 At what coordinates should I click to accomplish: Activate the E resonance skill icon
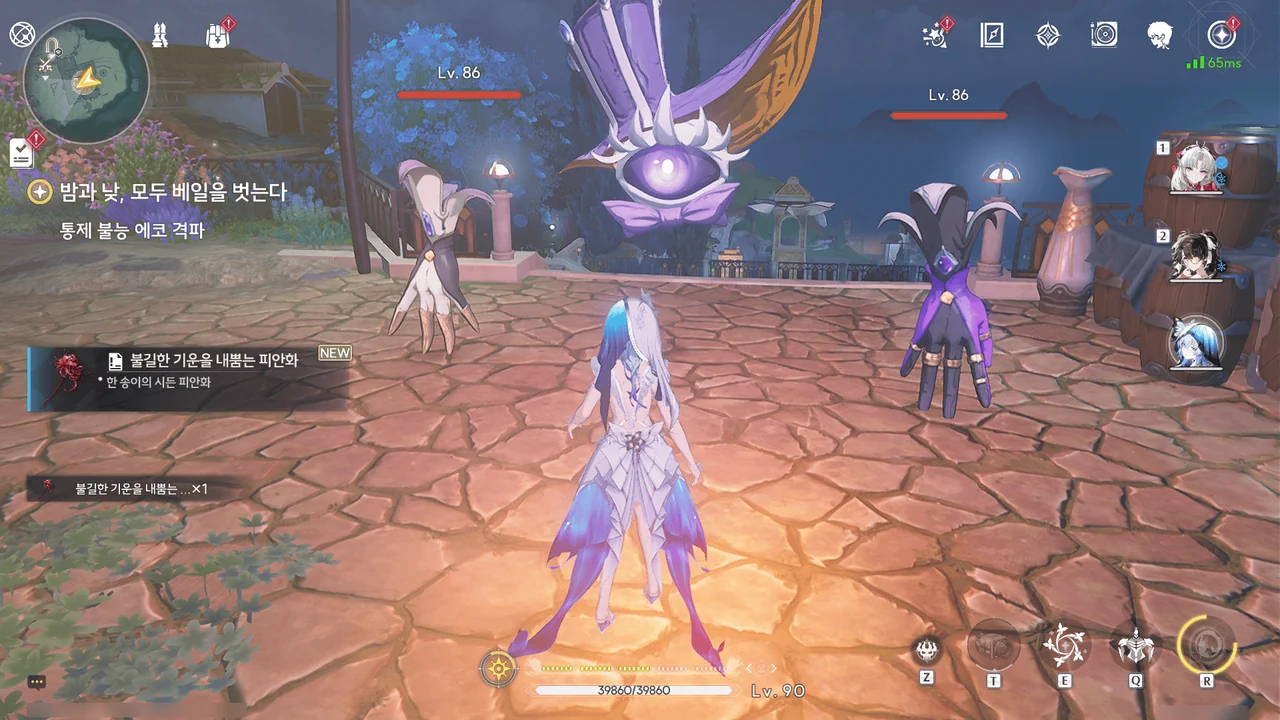coord(1064,645)
